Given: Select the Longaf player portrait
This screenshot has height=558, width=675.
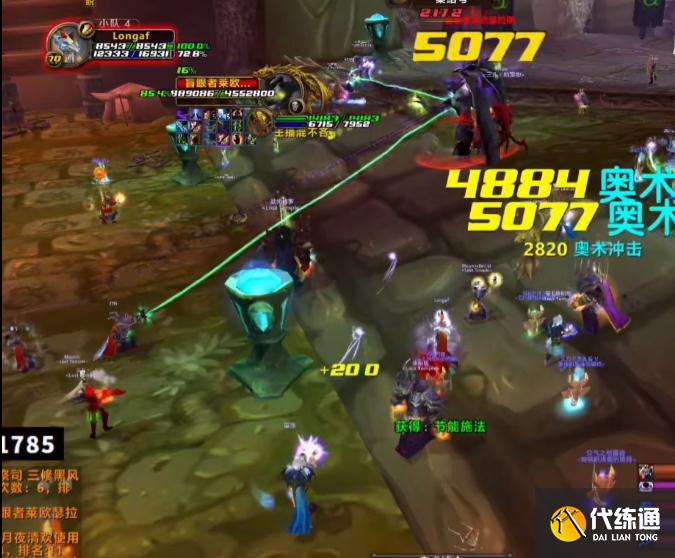Looking at the screenshot, I should [66, 46].
